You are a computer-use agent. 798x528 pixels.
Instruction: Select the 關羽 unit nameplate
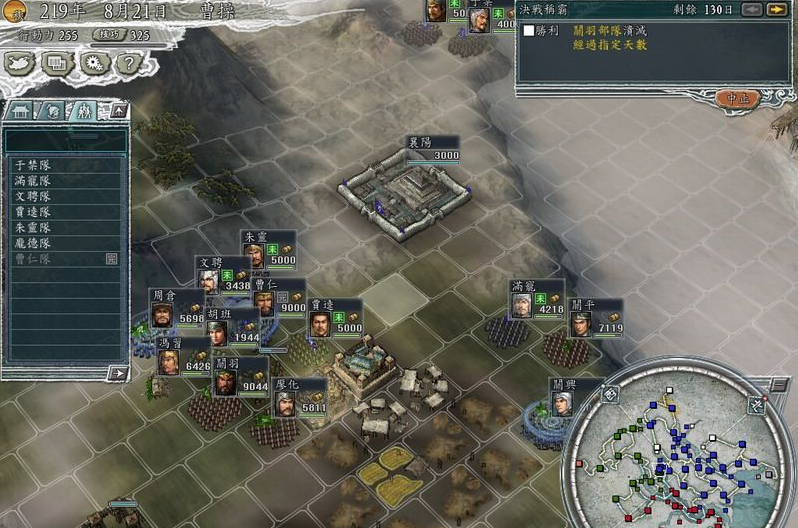click(227, 364)
